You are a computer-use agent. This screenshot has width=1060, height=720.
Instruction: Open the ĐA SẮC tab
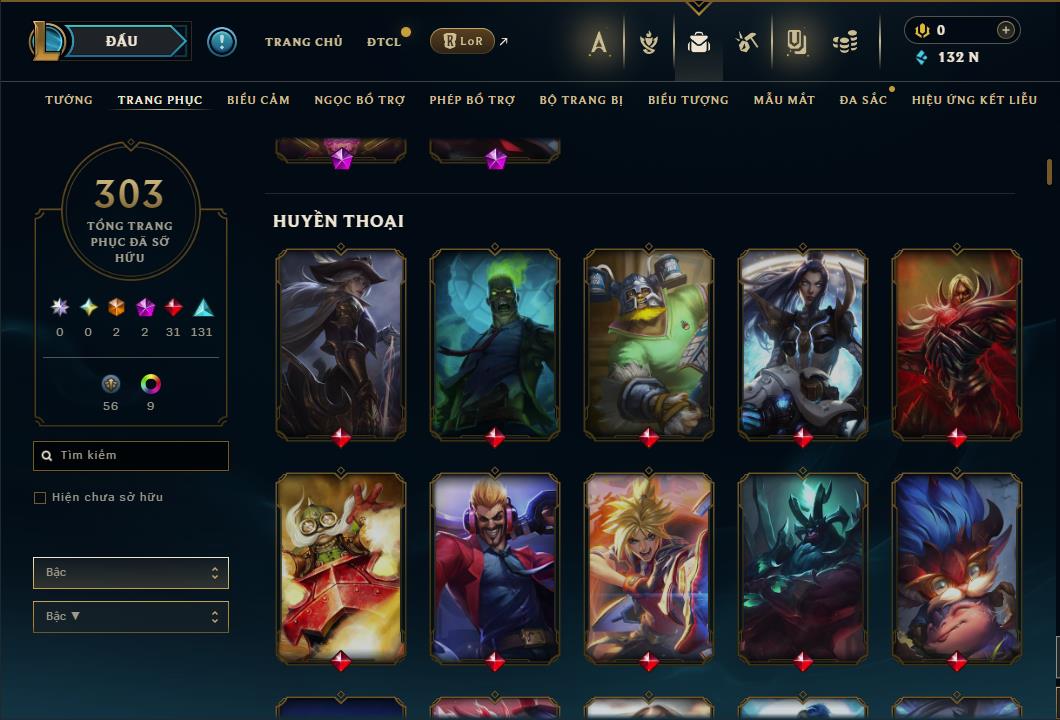point(863,100)
